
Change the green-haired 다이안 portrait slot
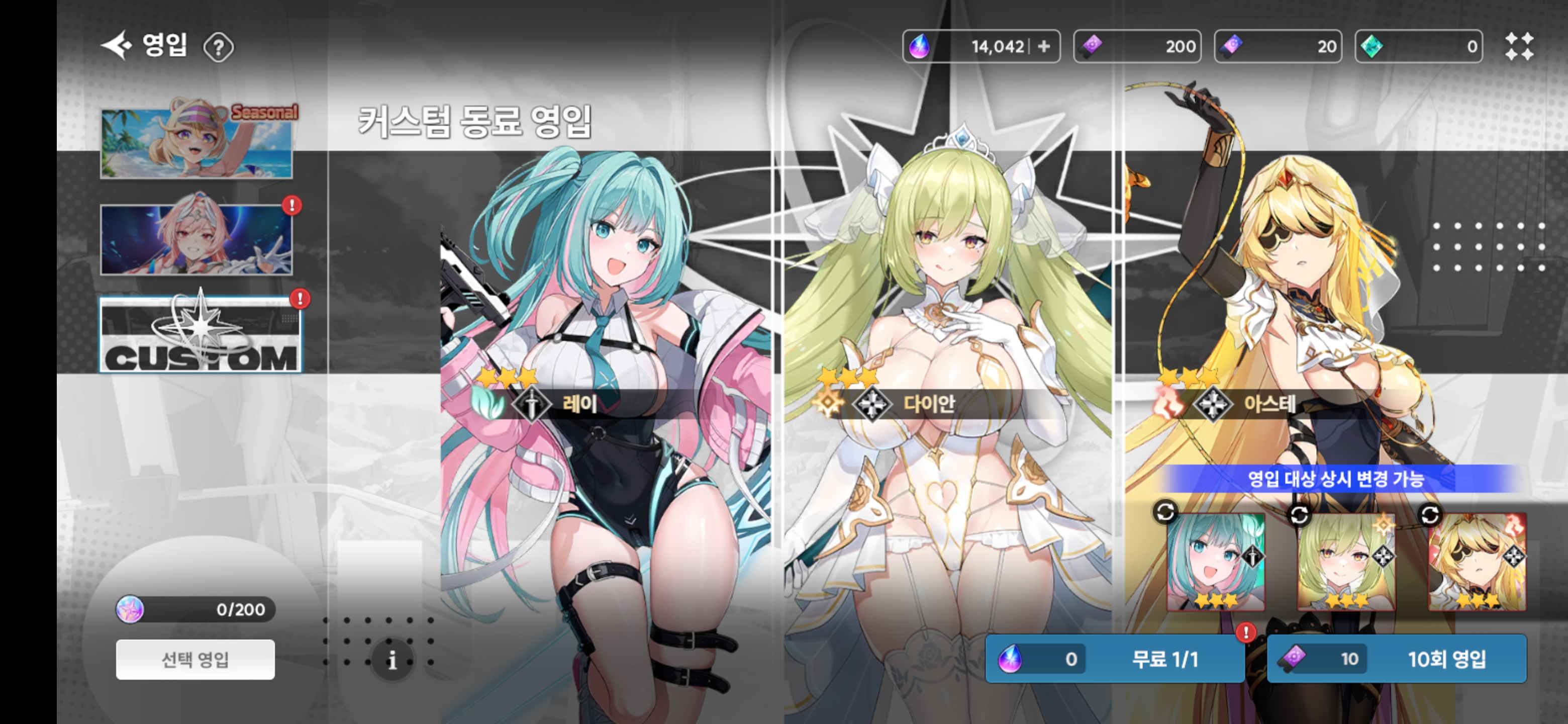point(1346,562)
